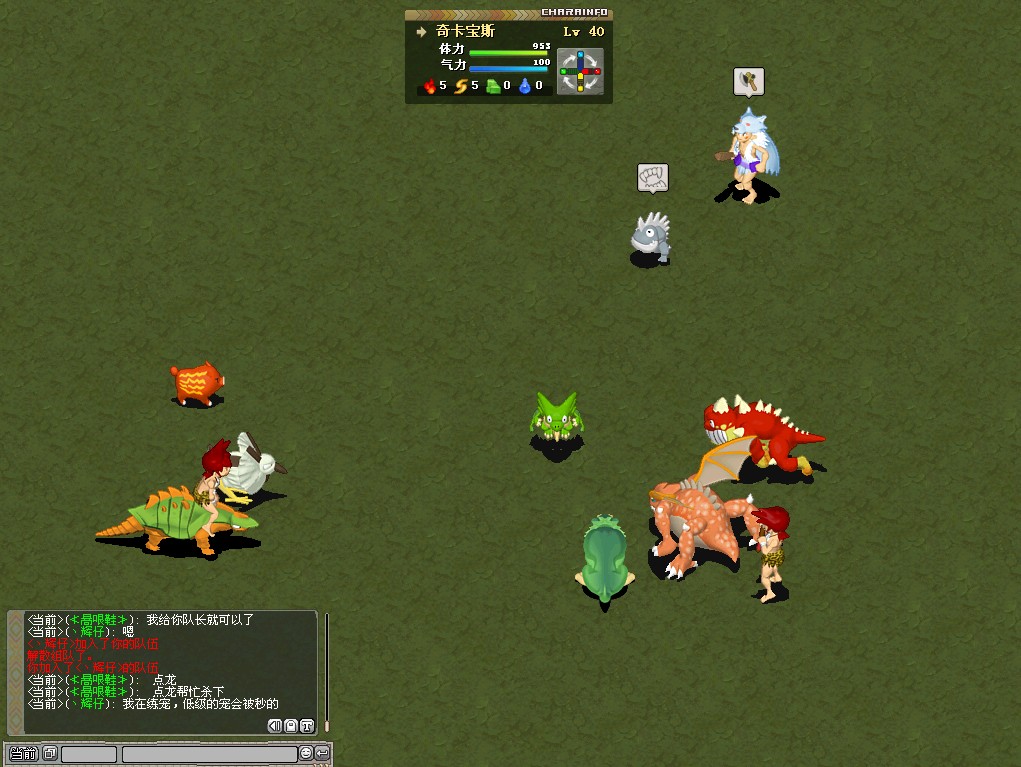Click the 当前 chat channel button

click(23, 753)
